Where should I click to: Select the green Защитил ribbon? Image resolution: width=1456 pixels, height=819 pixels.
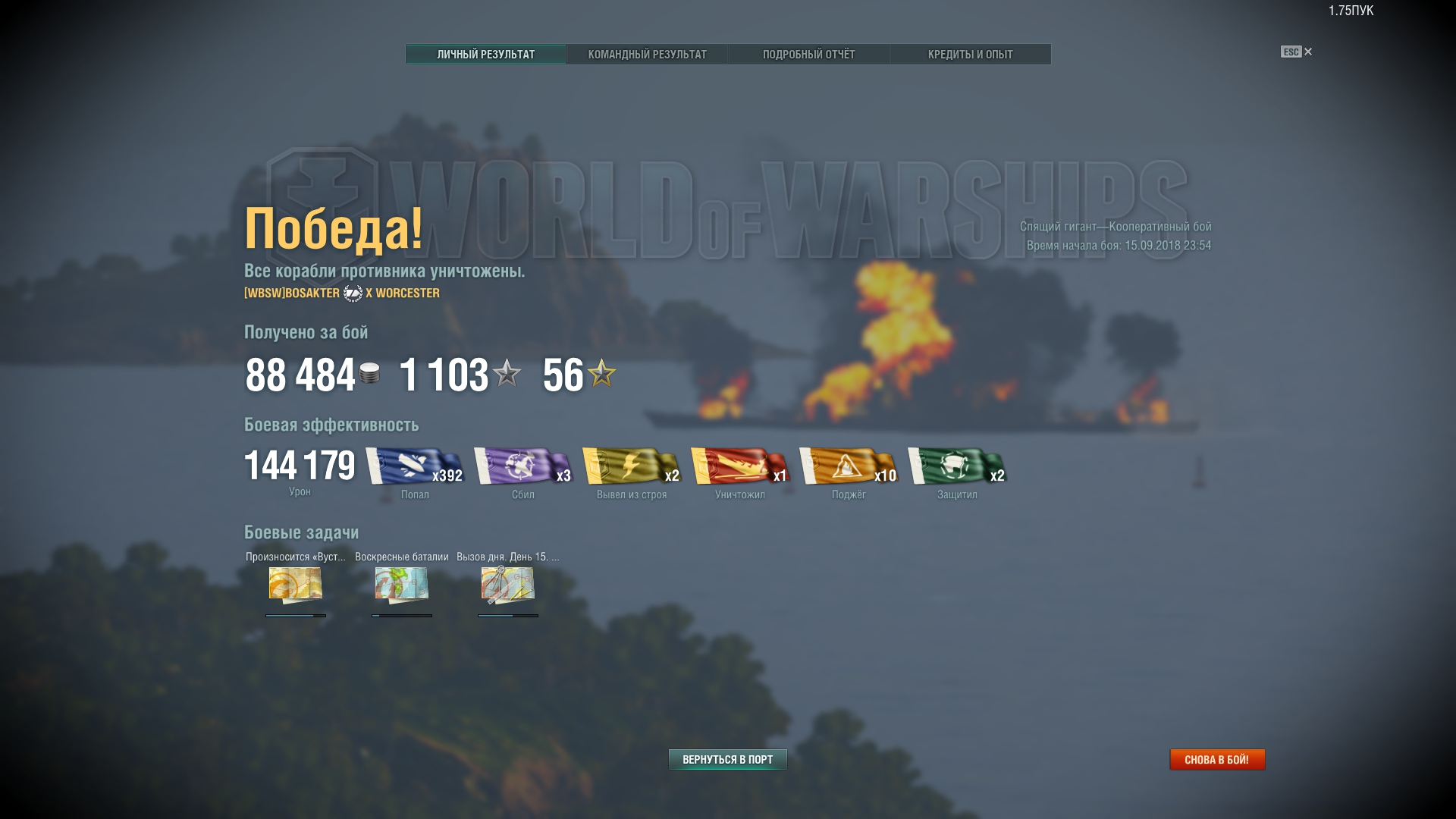[956, 466]
